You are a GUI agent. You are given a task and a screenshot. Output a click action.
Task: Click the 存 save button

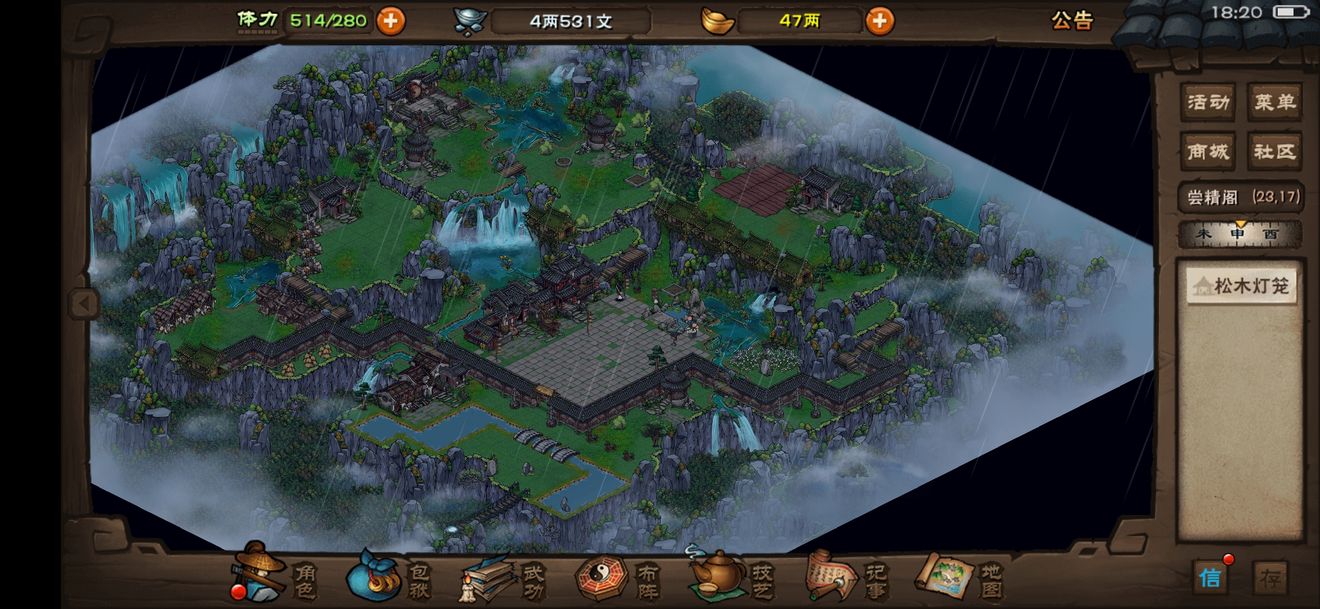tap(1270, 577)
